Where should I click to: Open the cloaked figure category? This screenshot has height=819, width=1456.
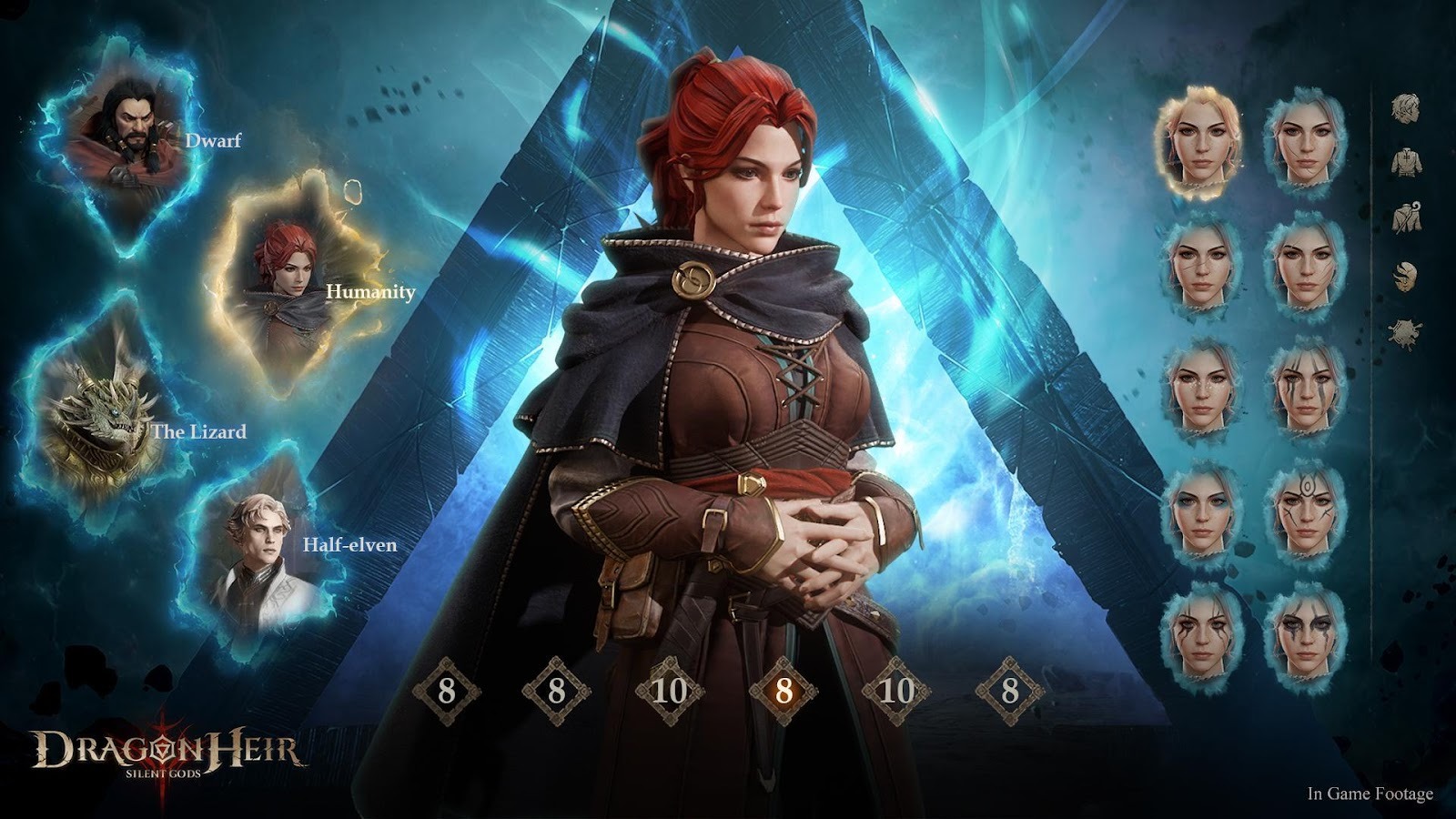pos(1407,217)
